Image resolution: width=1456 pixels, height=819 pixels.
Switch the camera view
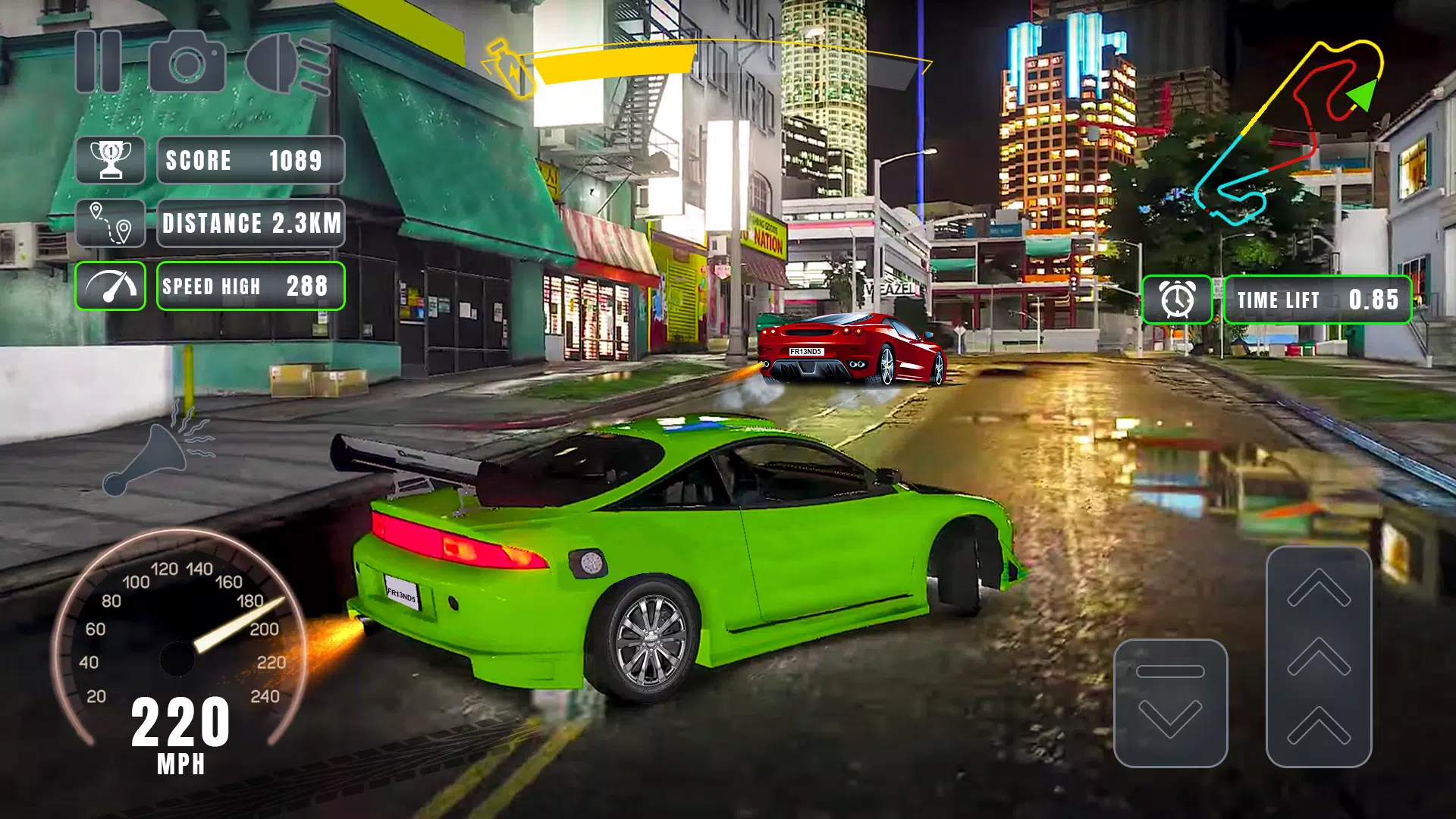[x=187, y=61]
